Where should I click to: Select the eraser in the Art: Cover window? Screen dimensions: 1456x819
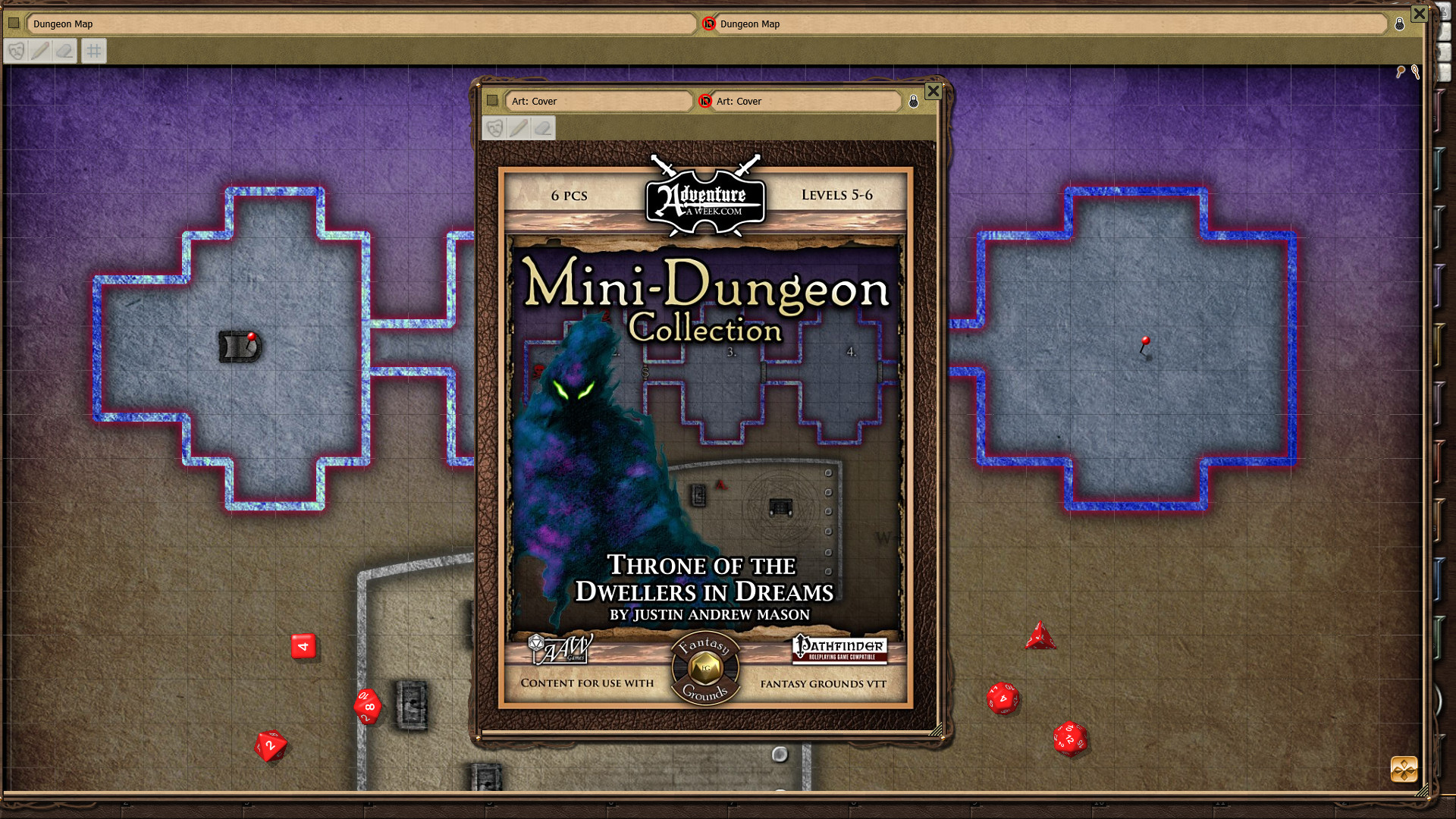click(x=543, y=128)
